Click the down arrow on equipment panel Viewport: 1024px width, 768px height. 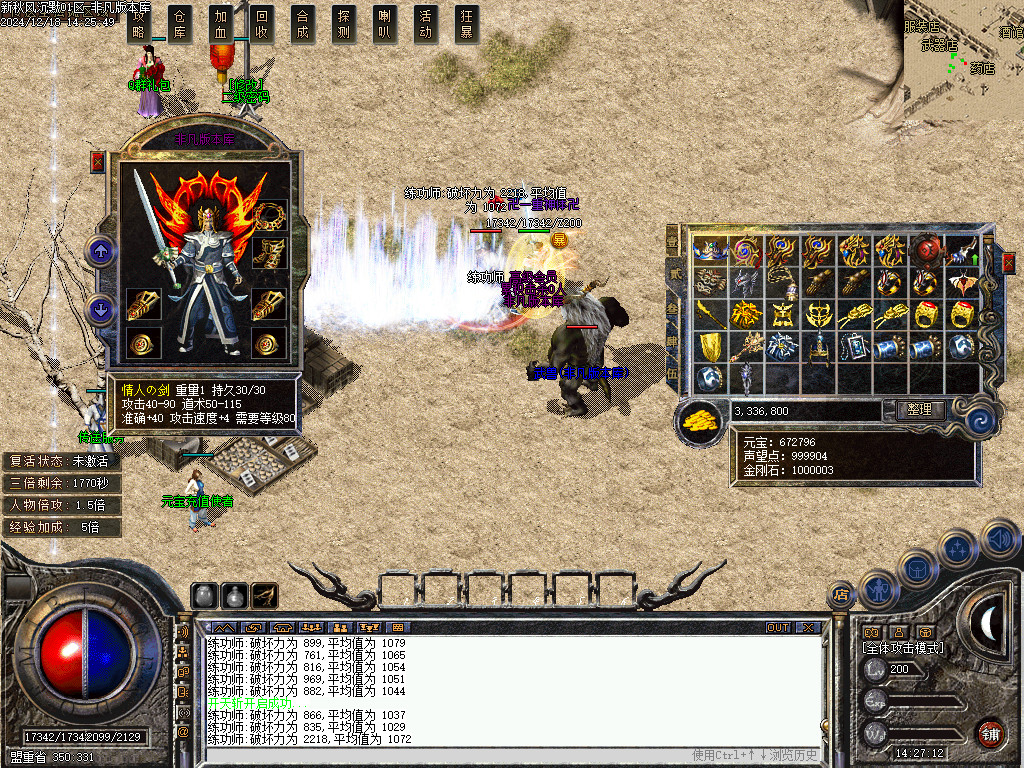[101, 309]
